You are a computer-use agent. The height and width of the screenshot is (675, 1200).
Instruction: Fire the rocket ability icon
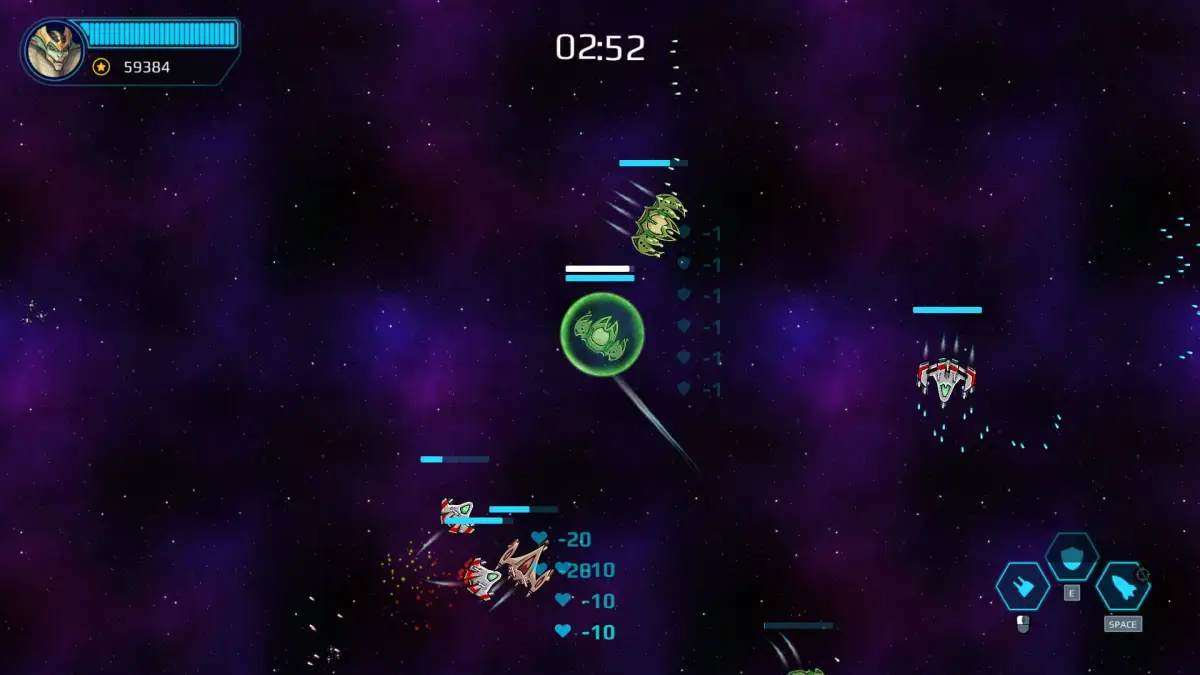pos(1122,587)
